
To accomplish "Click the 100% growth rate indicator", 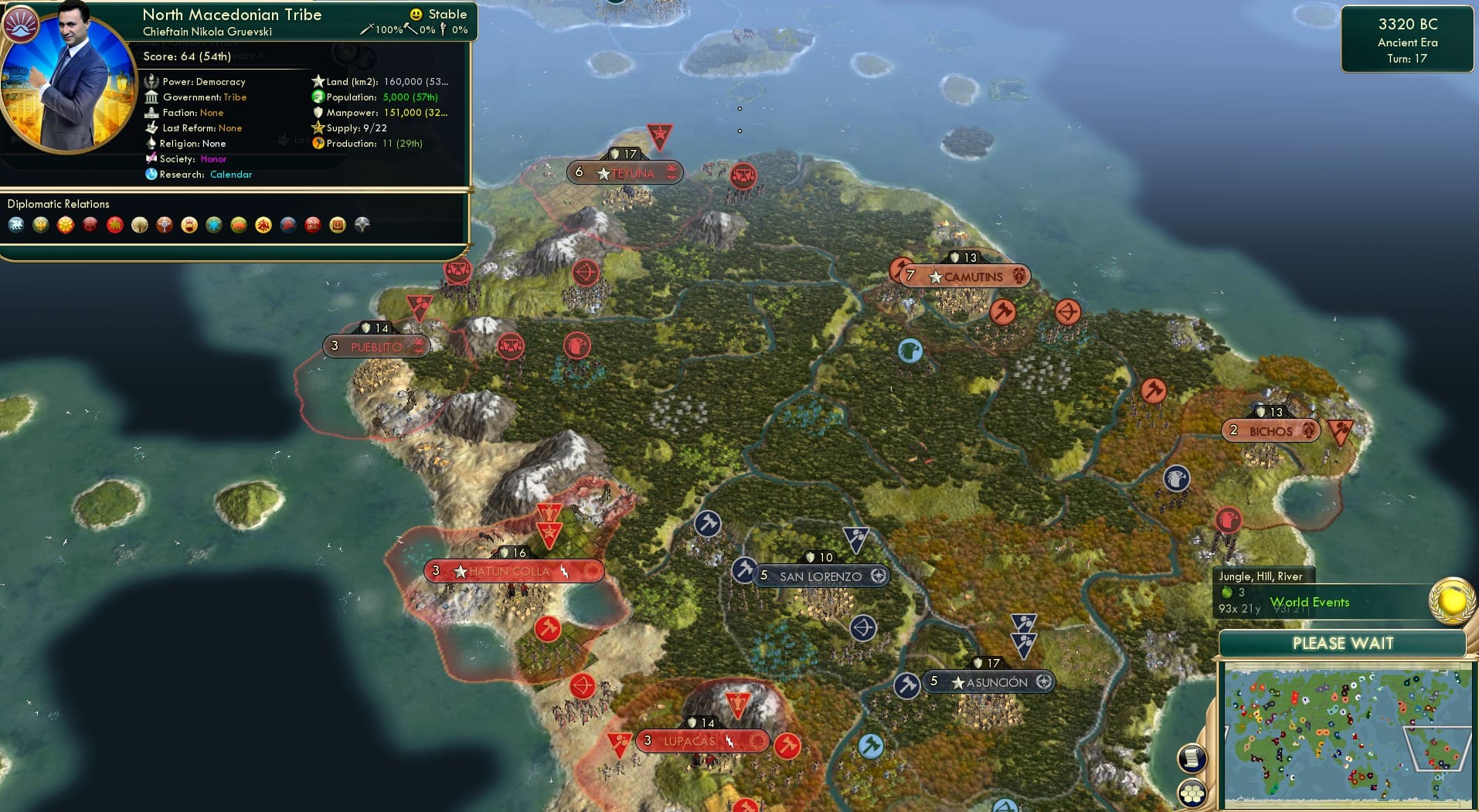I will [x=390, y=29].
